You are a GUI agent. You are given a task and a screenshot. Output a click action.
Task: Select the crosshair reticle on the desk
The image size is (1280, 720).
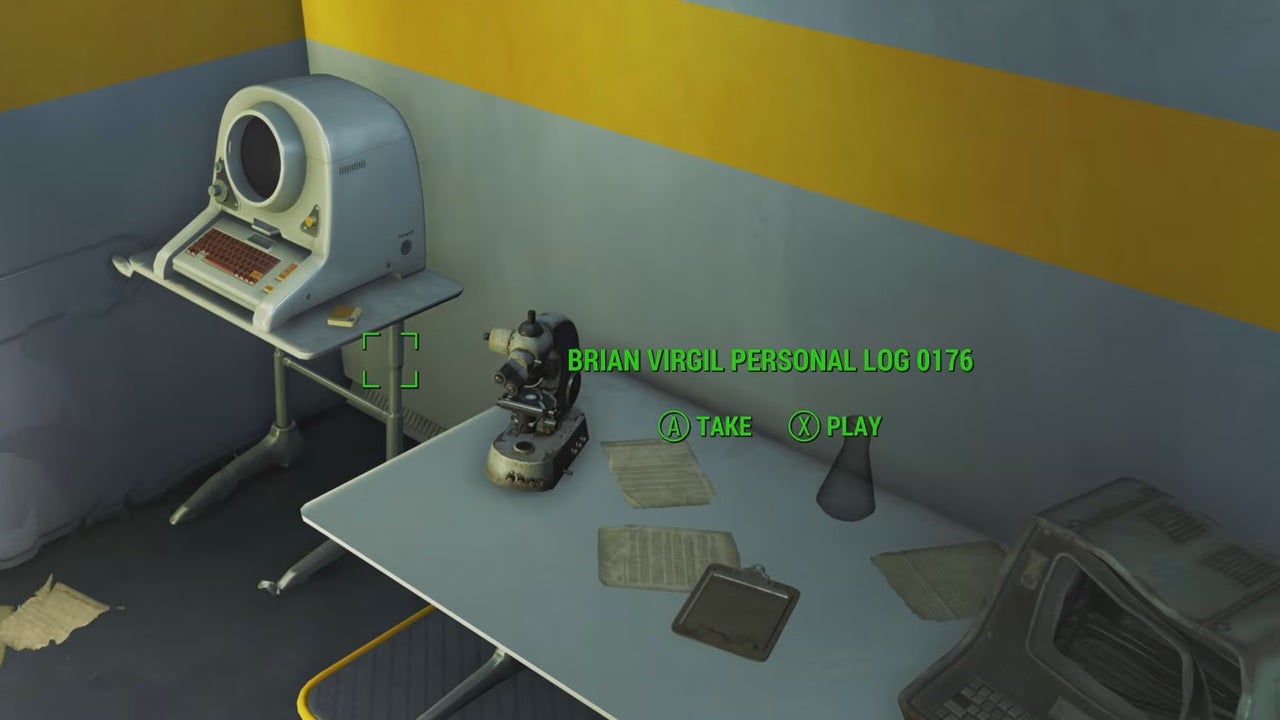[390, 360]
